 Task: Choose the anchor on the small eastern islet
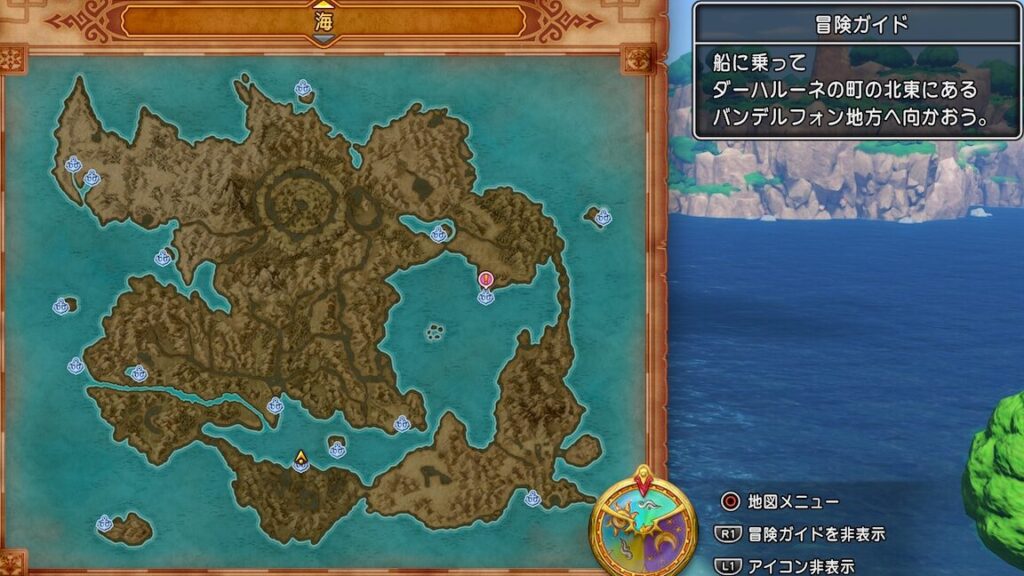click(603, 217)
